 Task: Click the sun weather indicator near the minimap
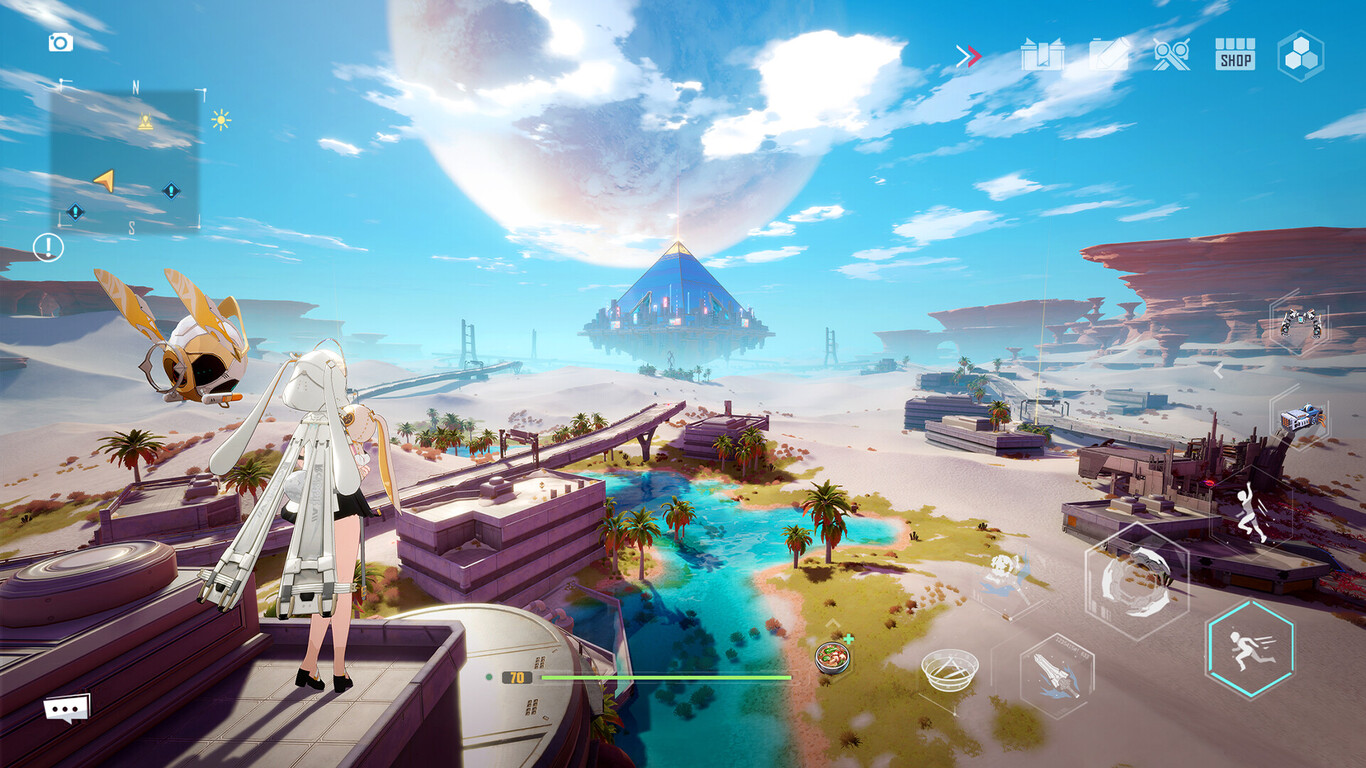pos(220,120)
